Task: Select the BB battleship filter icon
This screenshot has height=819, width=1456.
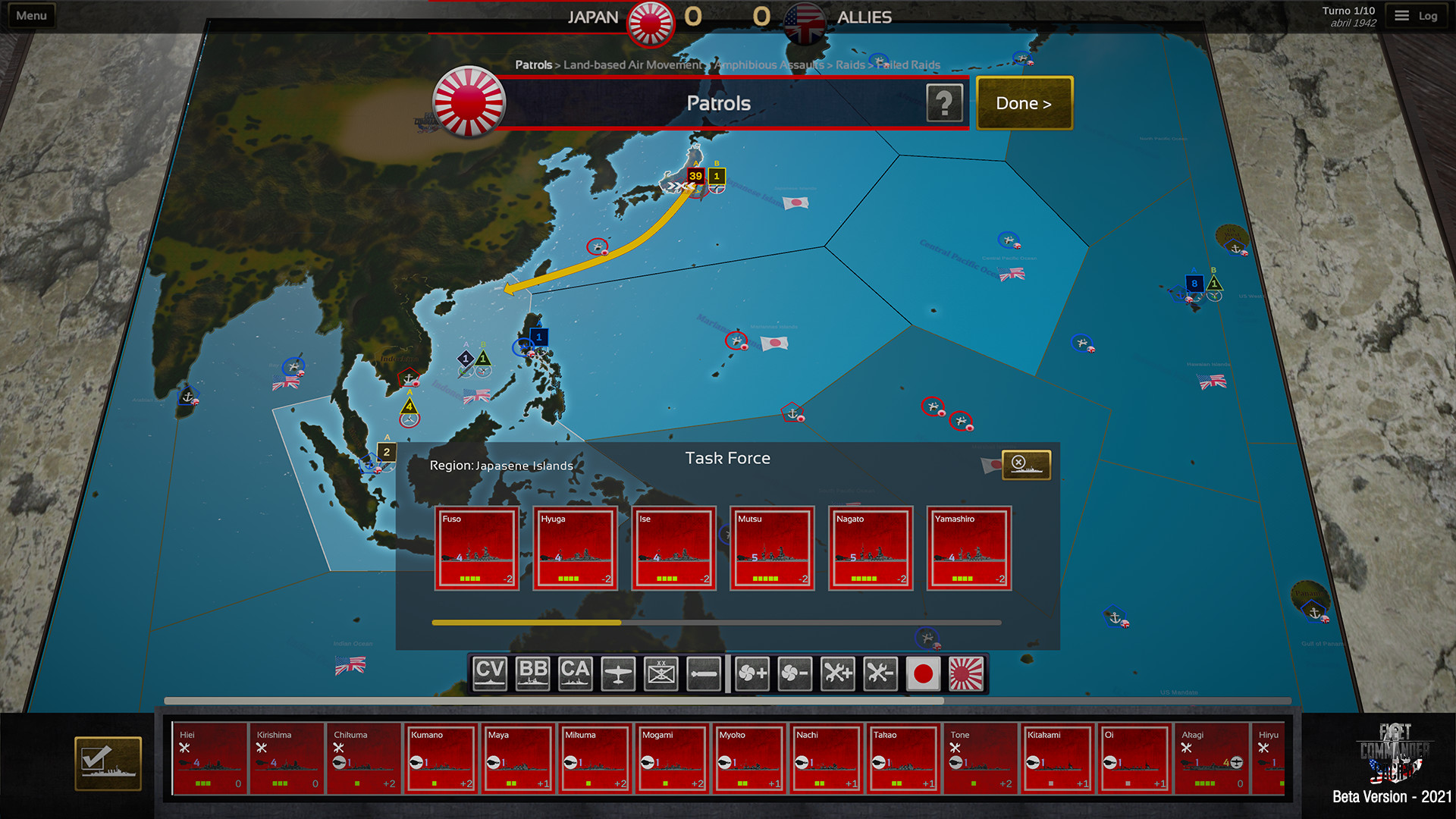Action: 532,673
